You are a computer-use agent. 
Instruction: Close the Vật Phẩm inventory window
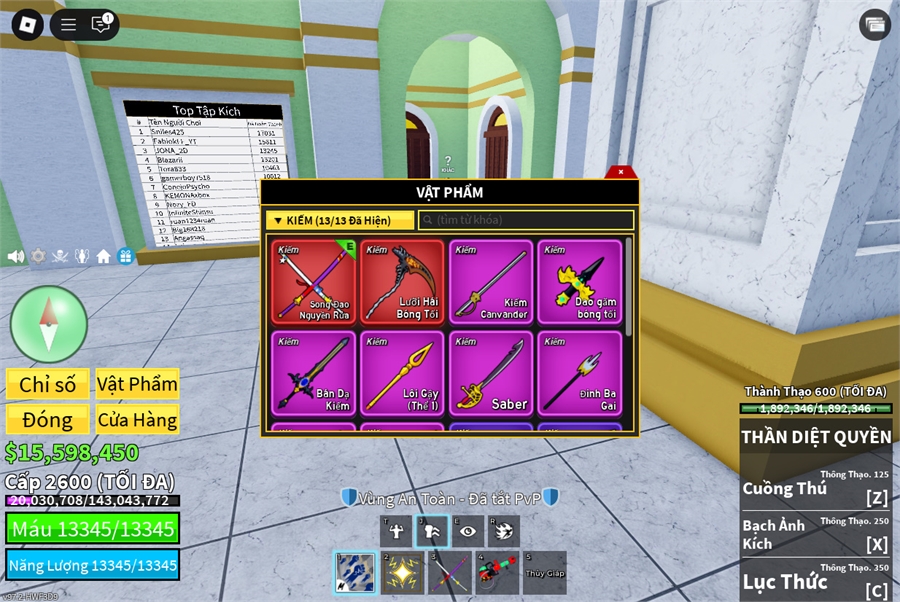[x=620, y=172]
